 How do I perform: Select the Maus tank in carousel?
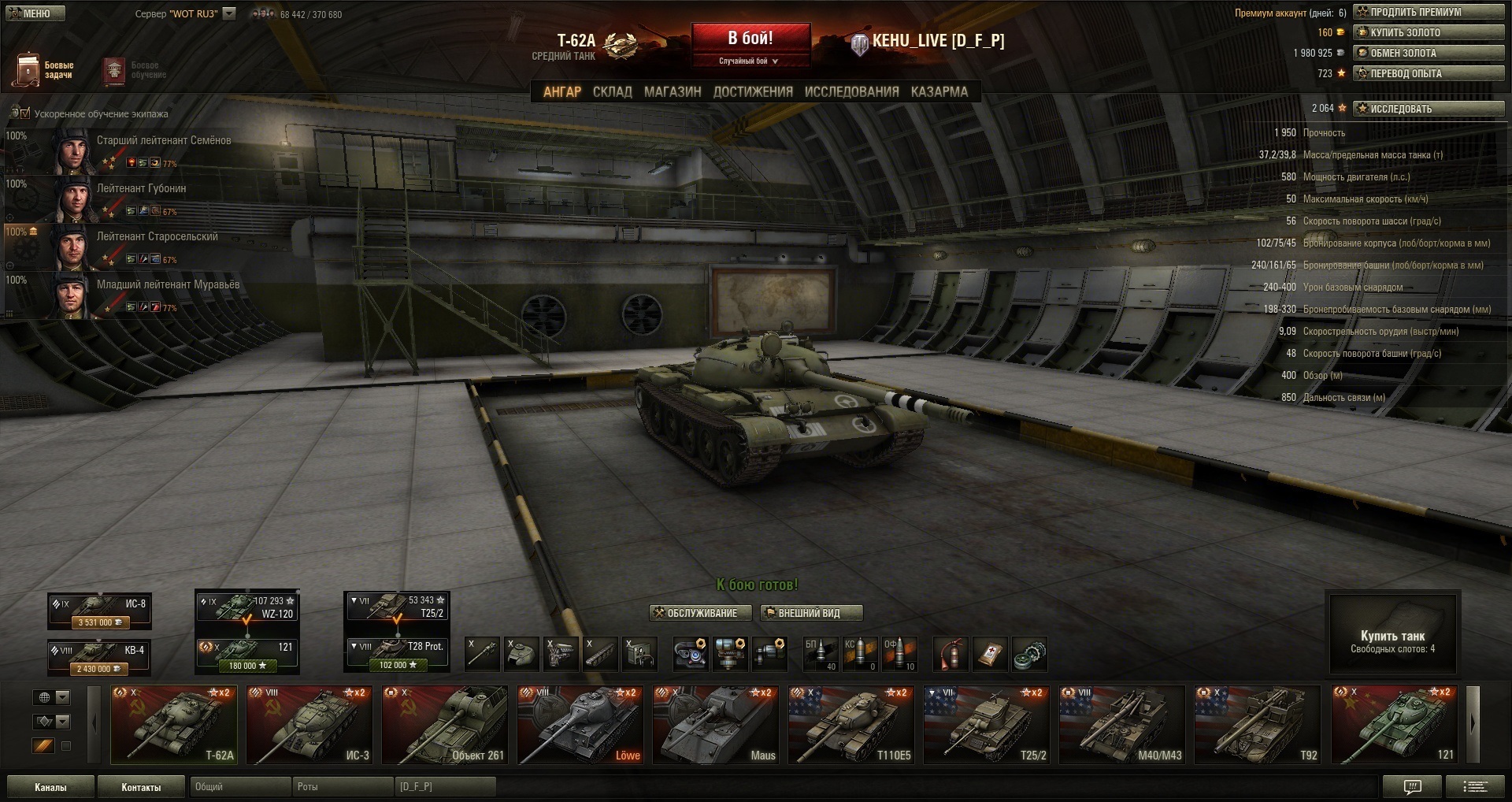pos(715,725)
